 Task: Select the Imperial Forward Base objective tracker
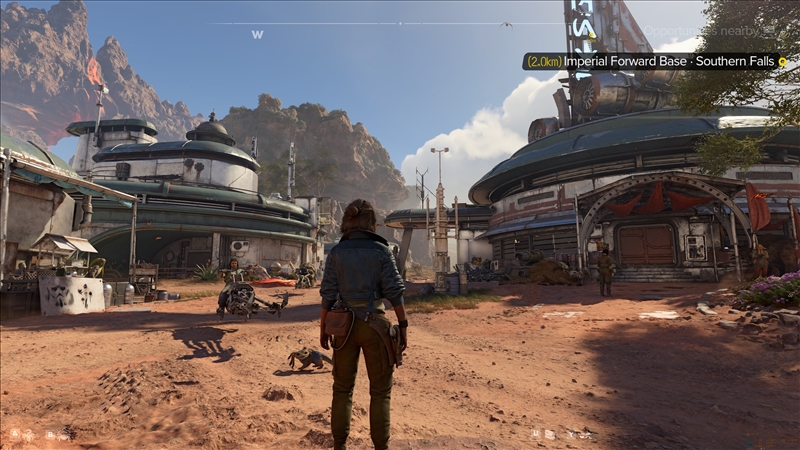click(650, 61)
